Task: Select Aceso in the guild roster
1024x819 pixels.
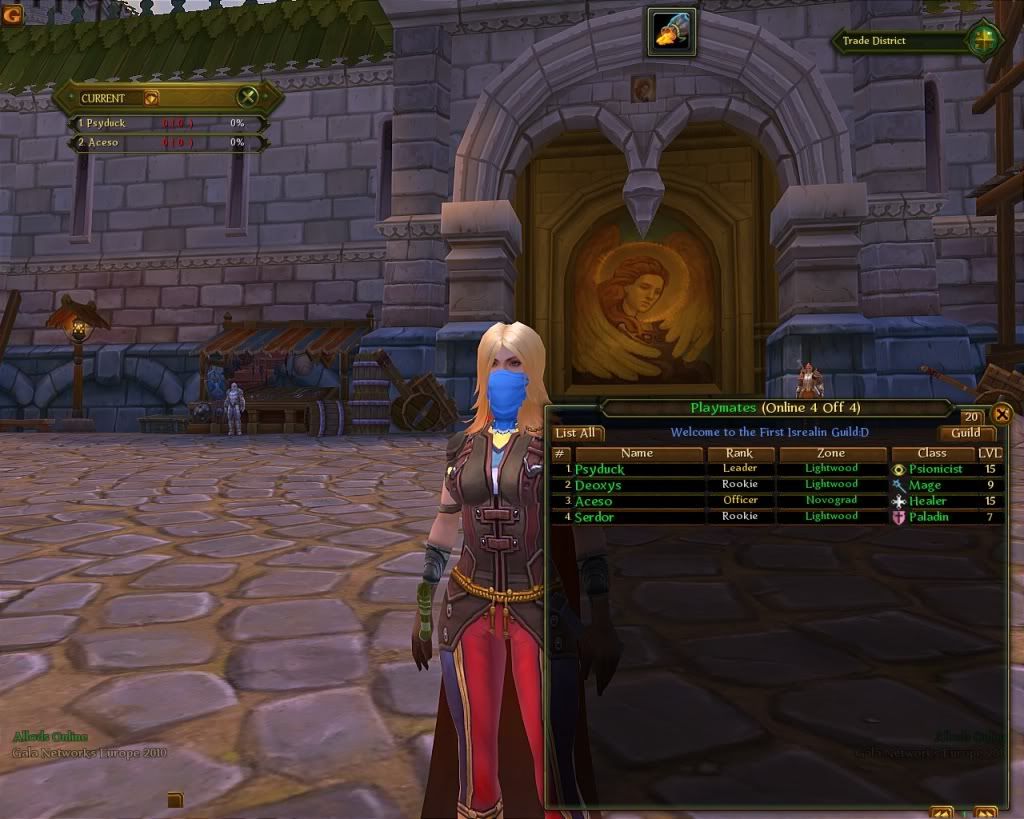Action: click(593, 501)
